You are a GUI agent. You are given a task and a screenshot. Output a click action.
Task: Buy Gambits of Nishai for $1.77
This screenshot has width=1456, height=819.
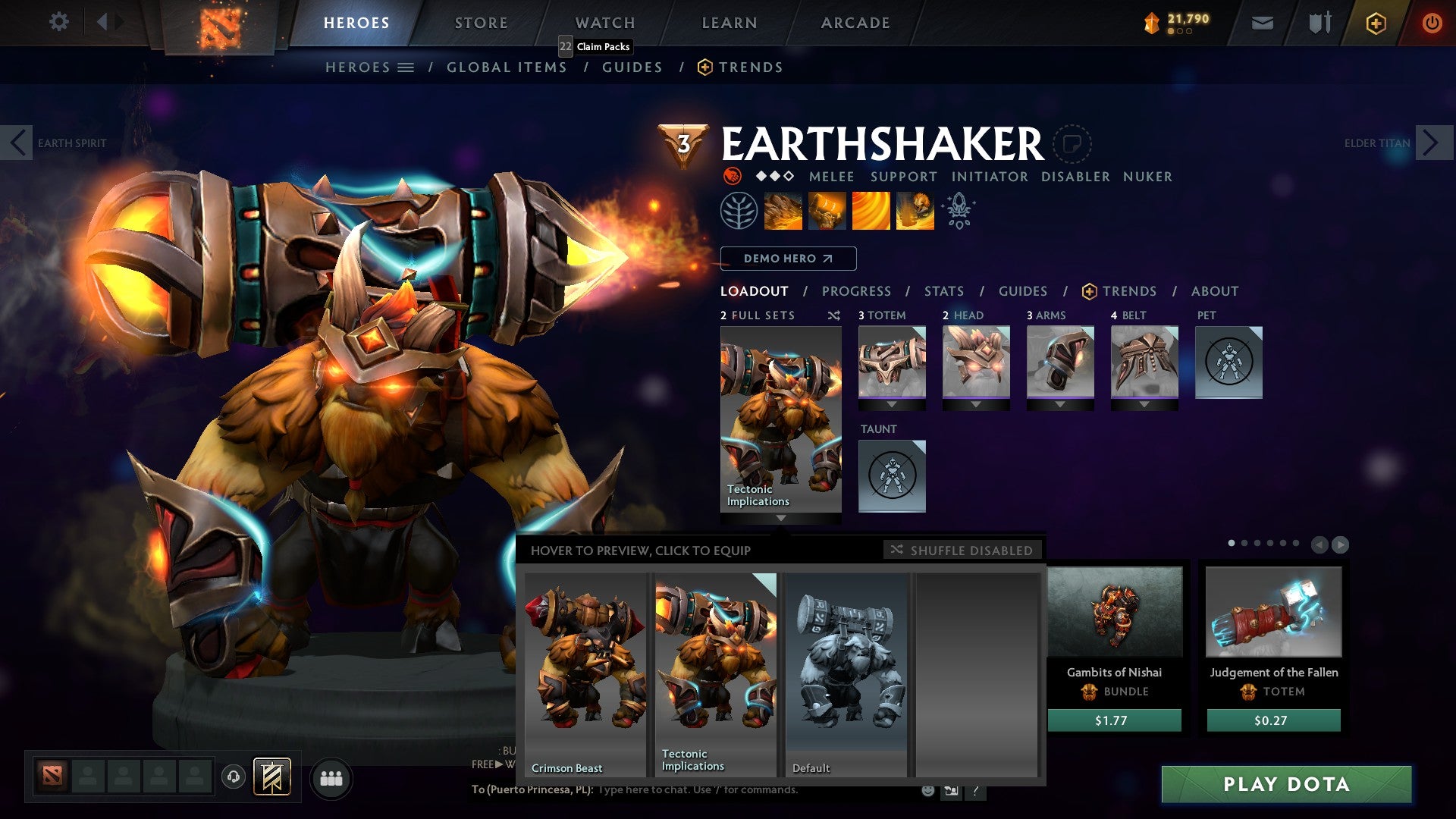pyautogui.click(x=1114, y=720)
